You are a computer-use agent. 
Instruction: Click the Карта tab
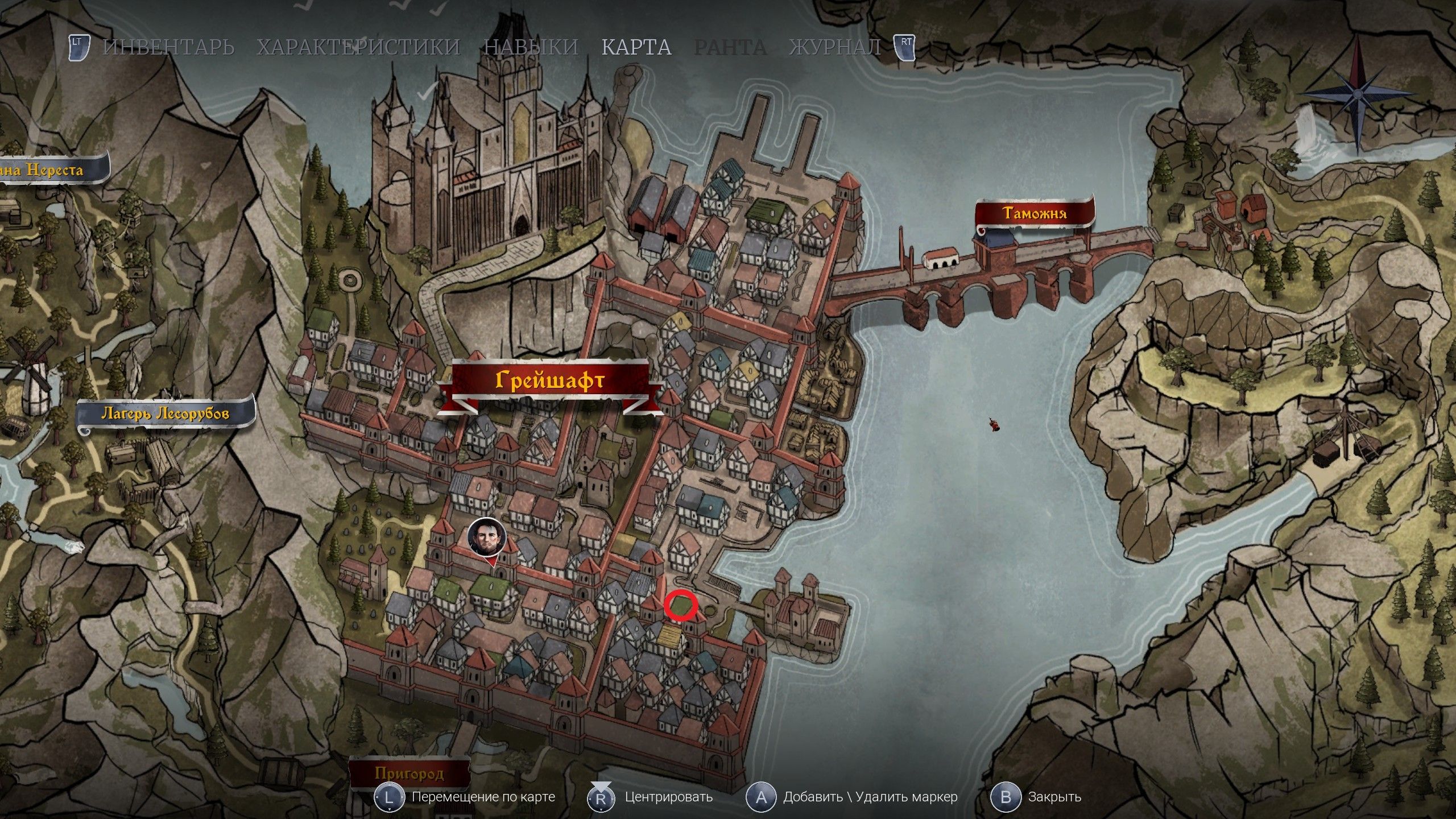click(636, 47)
